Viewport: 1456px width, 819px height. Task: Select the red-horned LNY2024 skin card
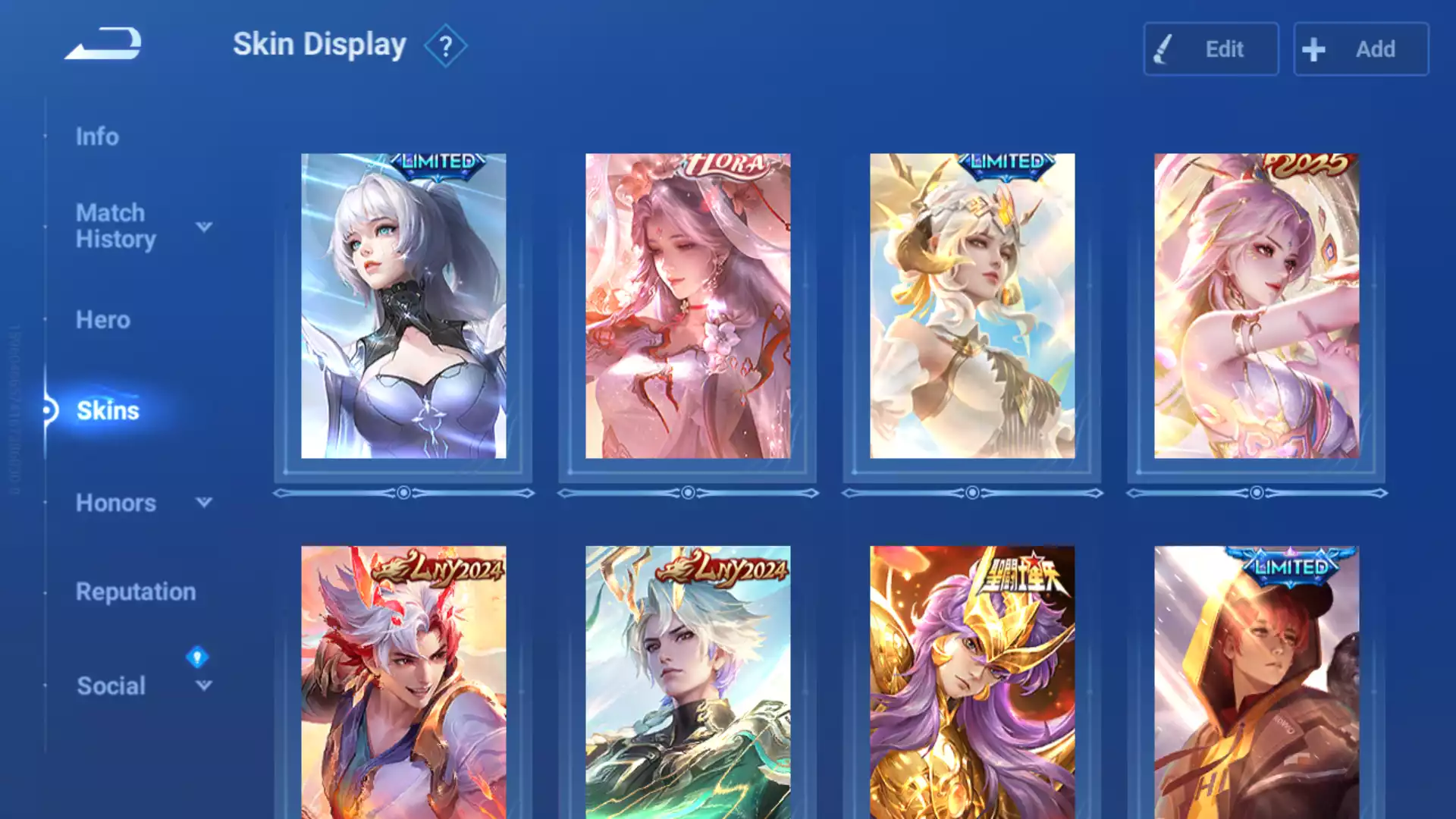[403, 682]
